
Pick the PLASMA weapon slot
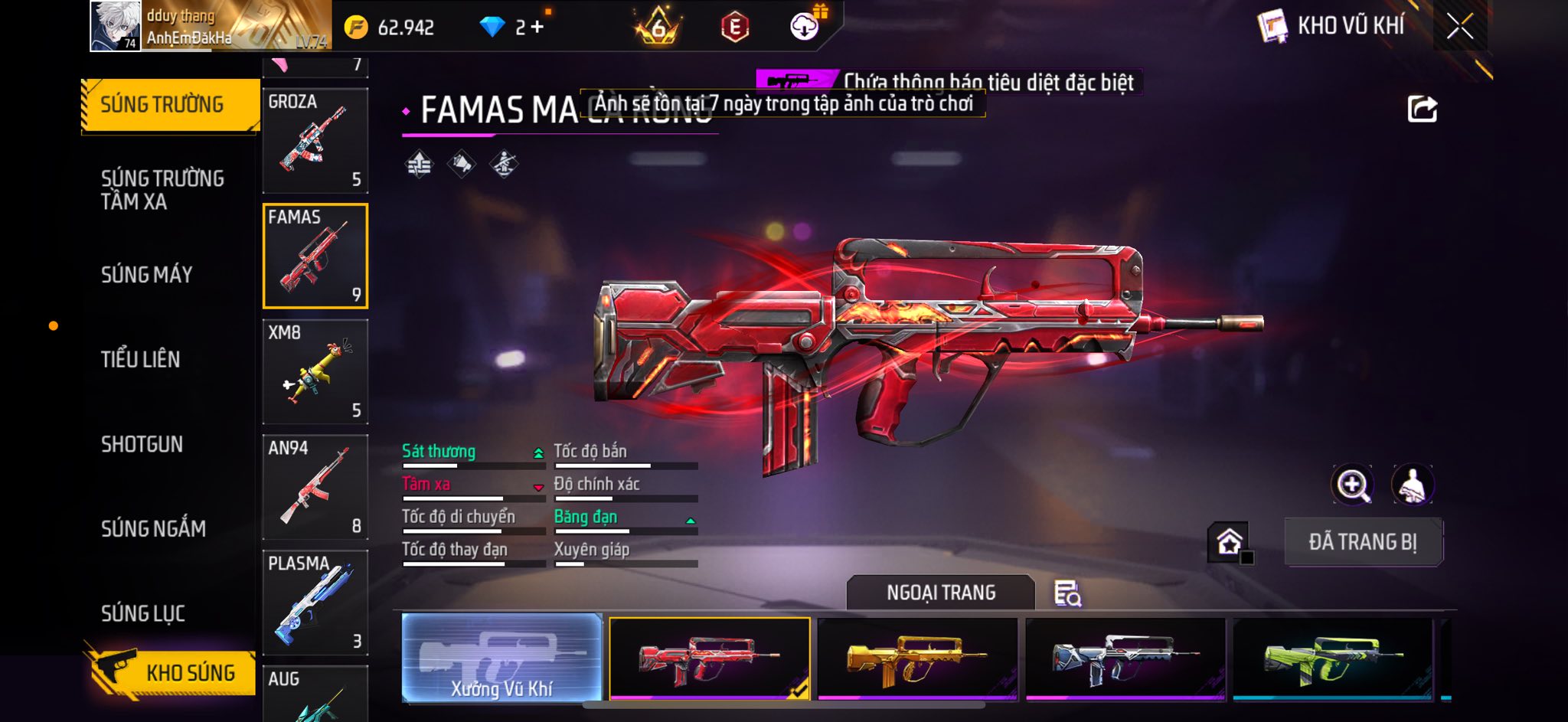coord(315,603)
